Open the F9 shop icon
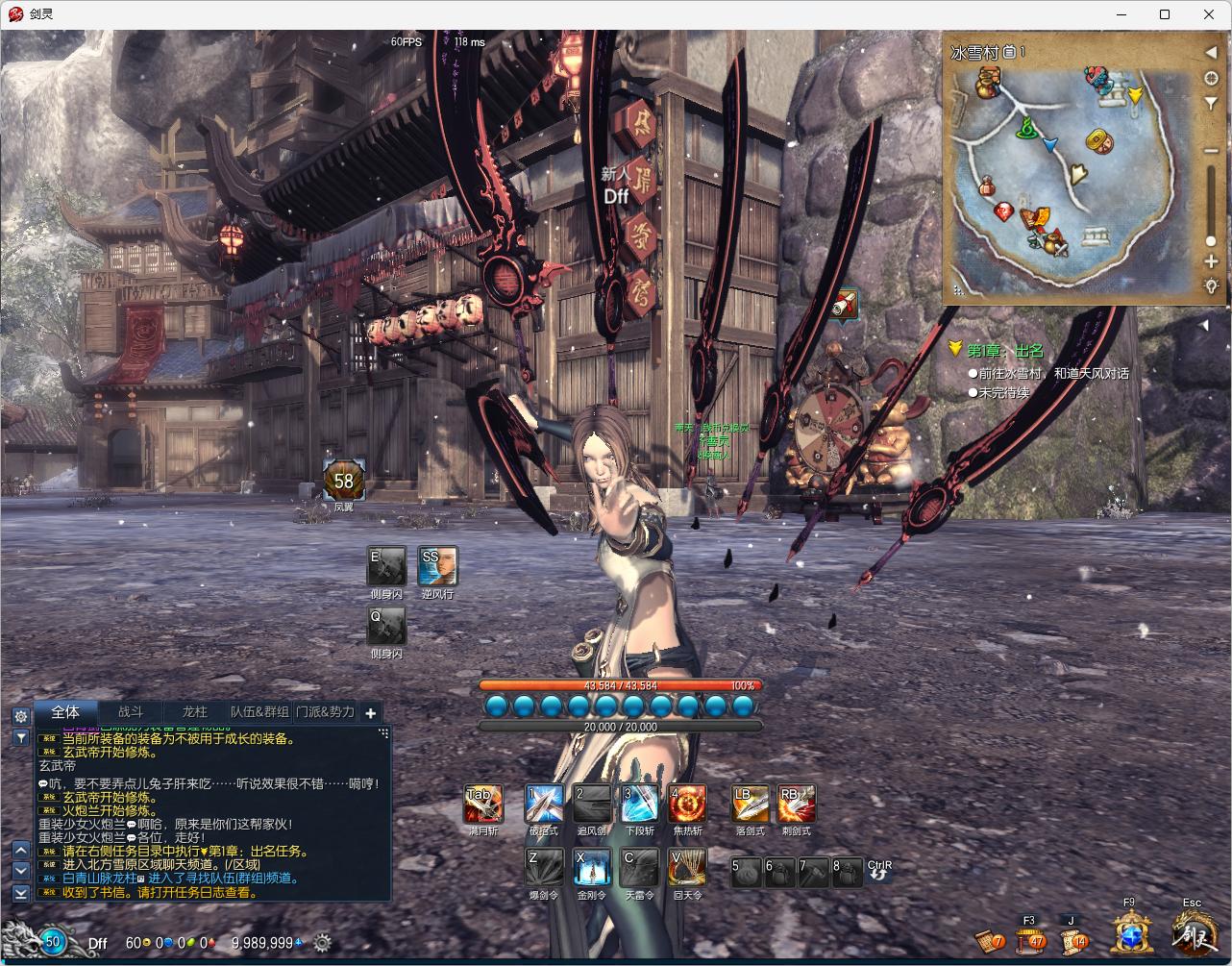The width and height of the screenshot is (1232, 966). 1131,932
